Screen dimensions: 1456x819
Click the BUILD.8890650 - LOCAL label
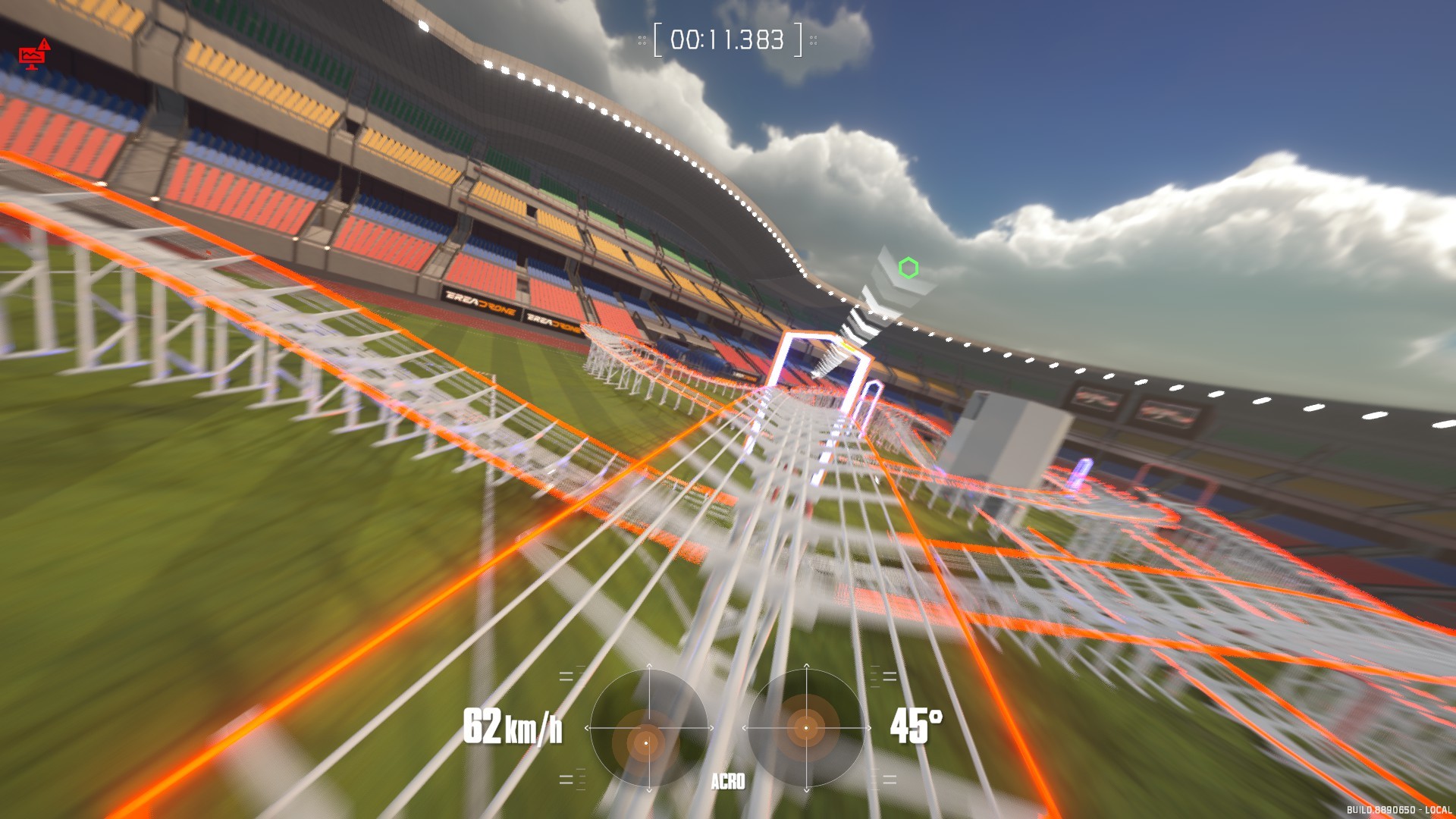point(1399,810)
